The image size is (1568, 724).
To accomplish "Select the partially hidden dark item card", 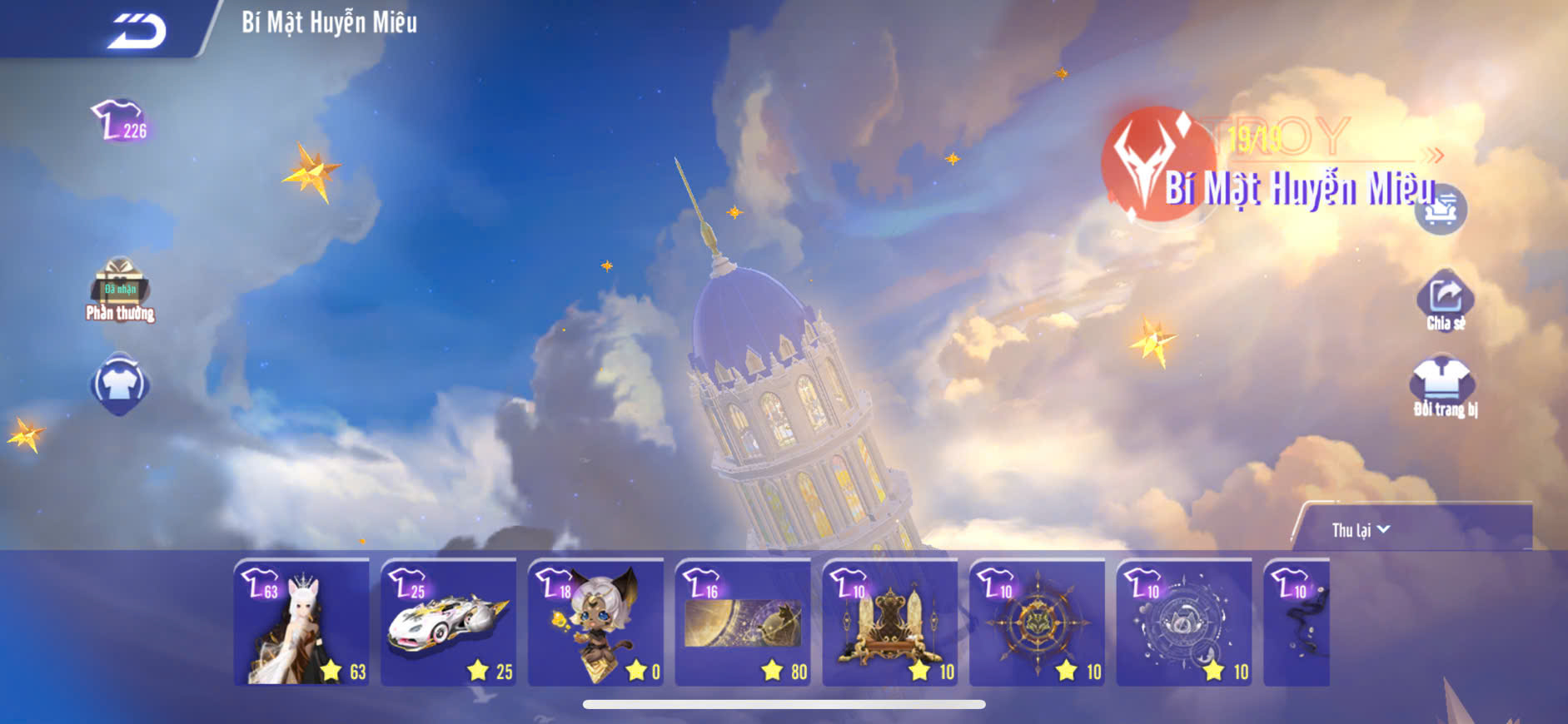I will [1297, 622].
